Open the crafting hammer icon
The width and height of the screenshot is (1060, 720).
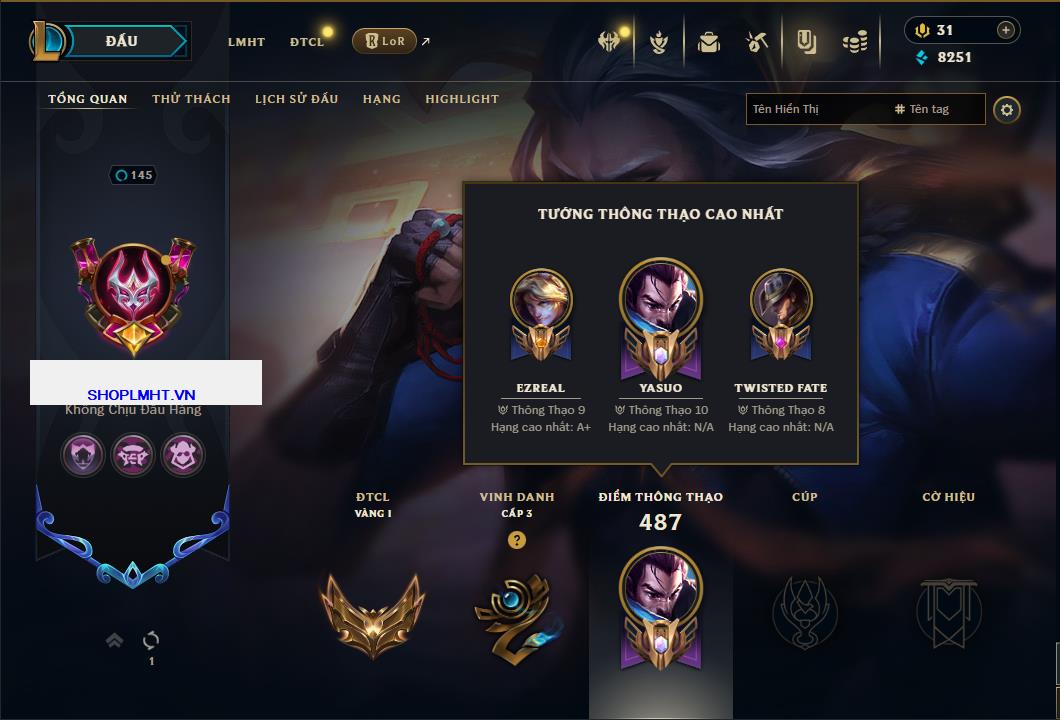tap(756, 42)
